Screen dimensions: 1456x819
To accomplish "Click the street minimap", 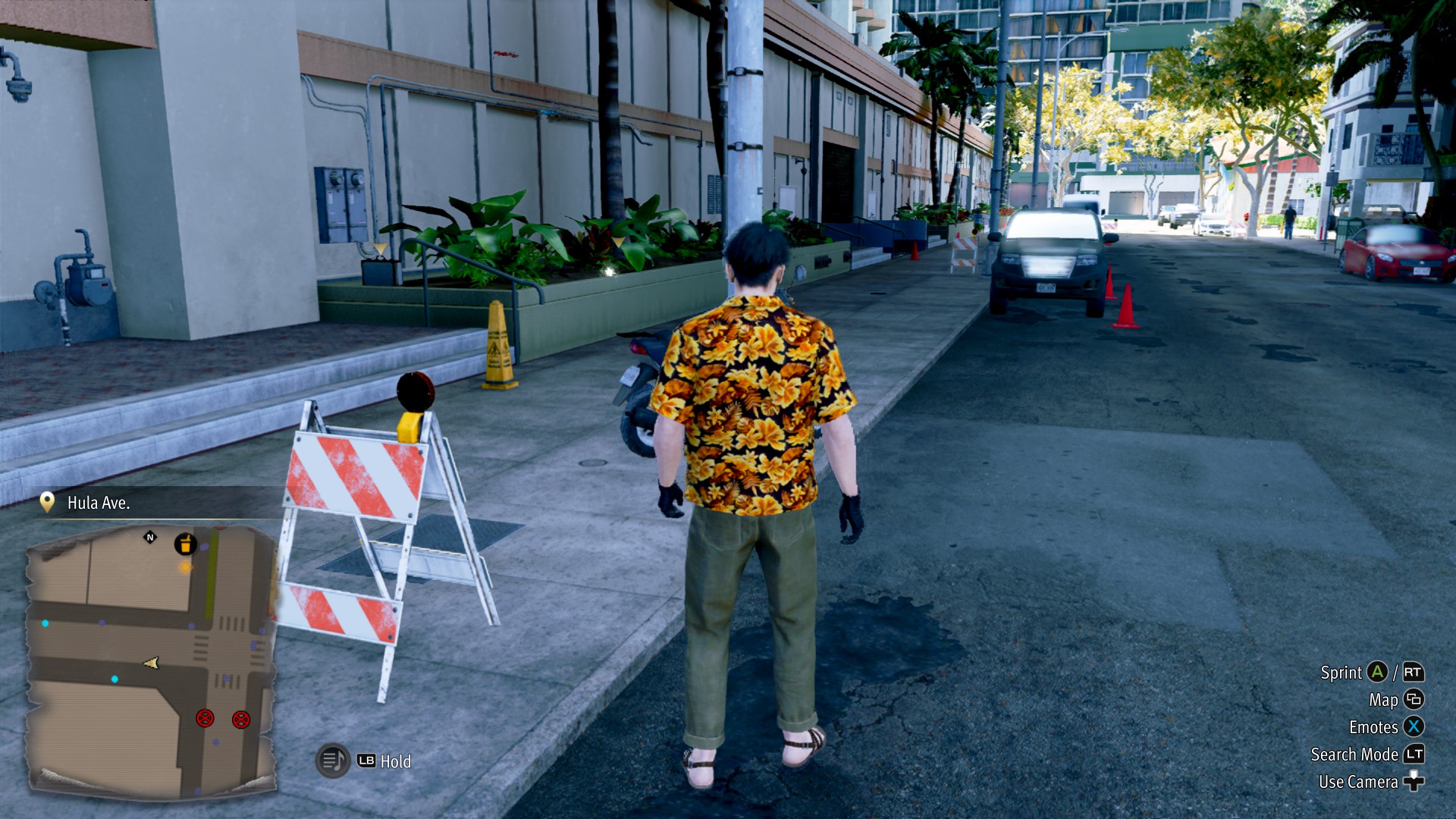I will tap(152, 660).
